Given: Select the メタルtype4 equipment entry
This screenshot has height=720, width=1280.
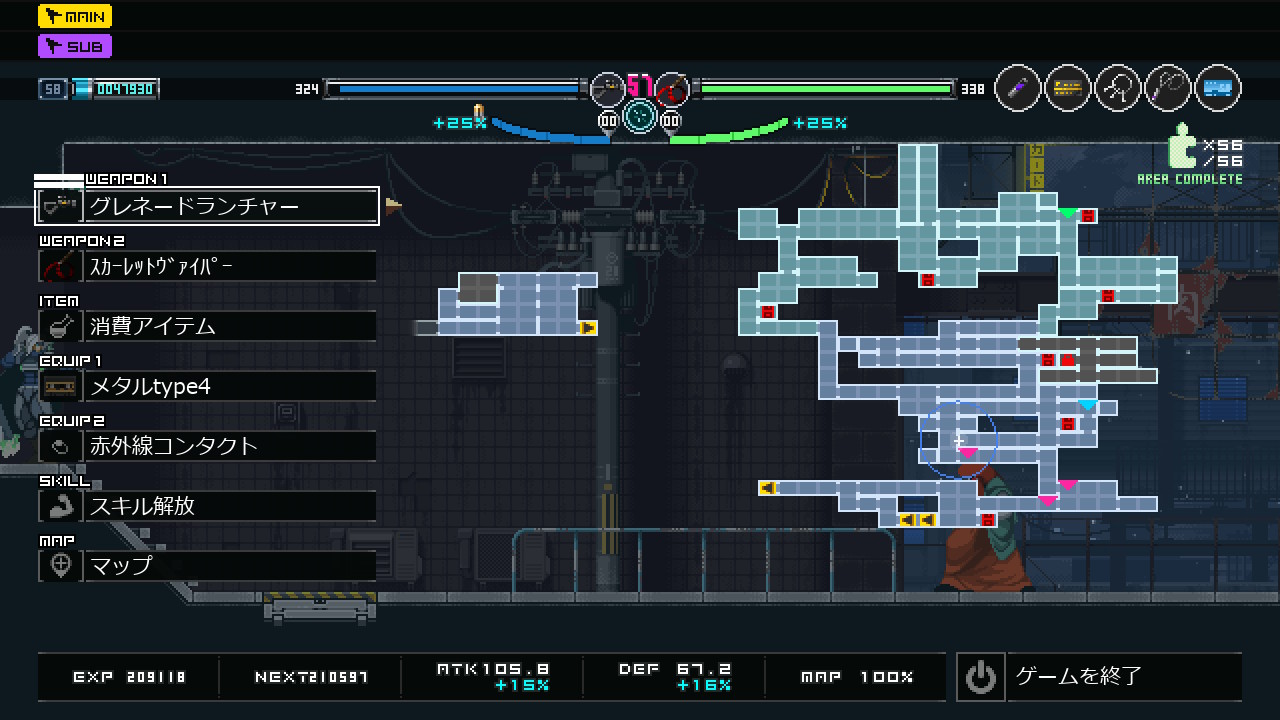Looking at the screenshot, I should (x=207, y=386).
